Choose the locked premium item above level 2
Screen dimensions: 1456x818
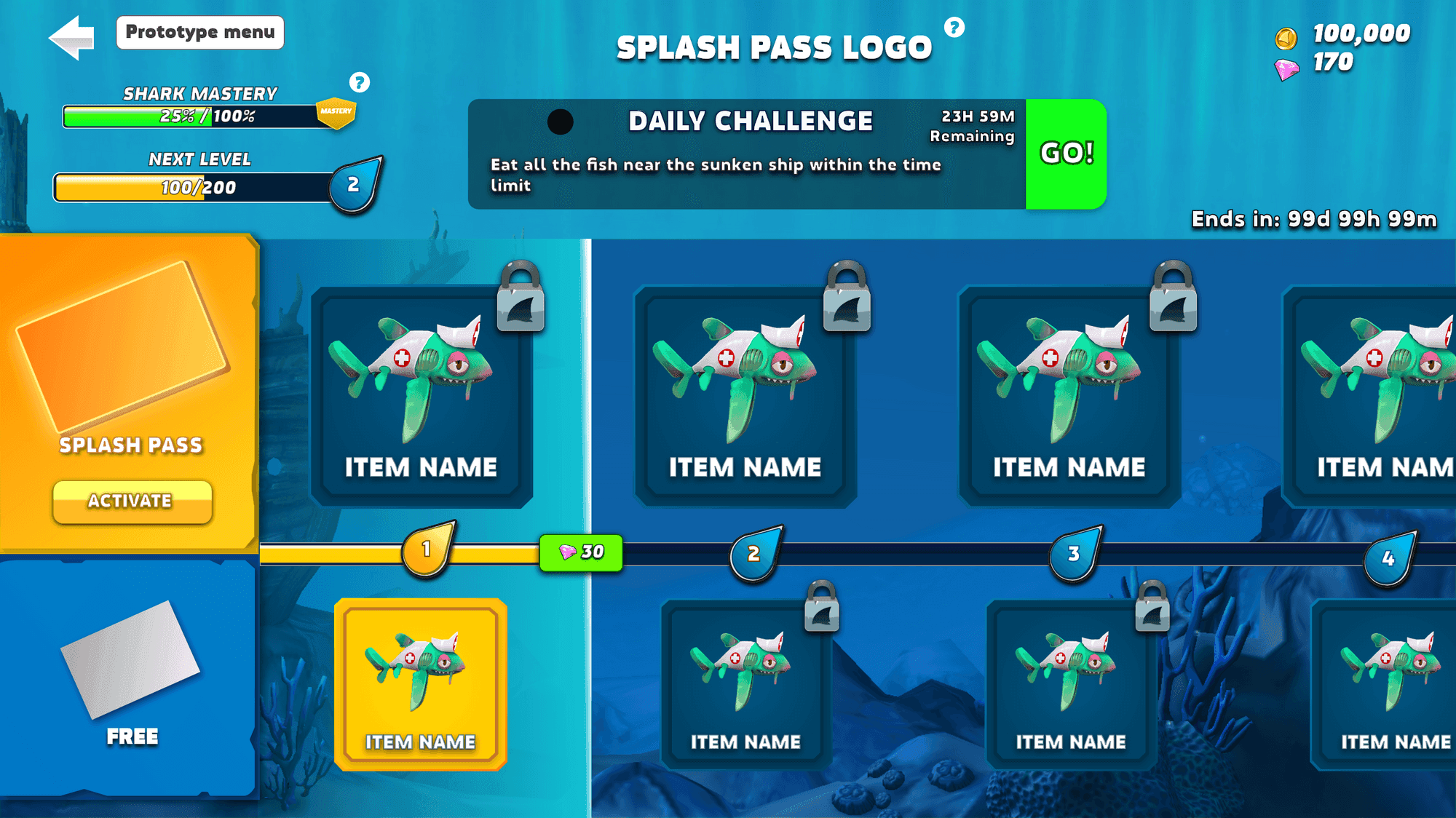click(x=745, y=397)
